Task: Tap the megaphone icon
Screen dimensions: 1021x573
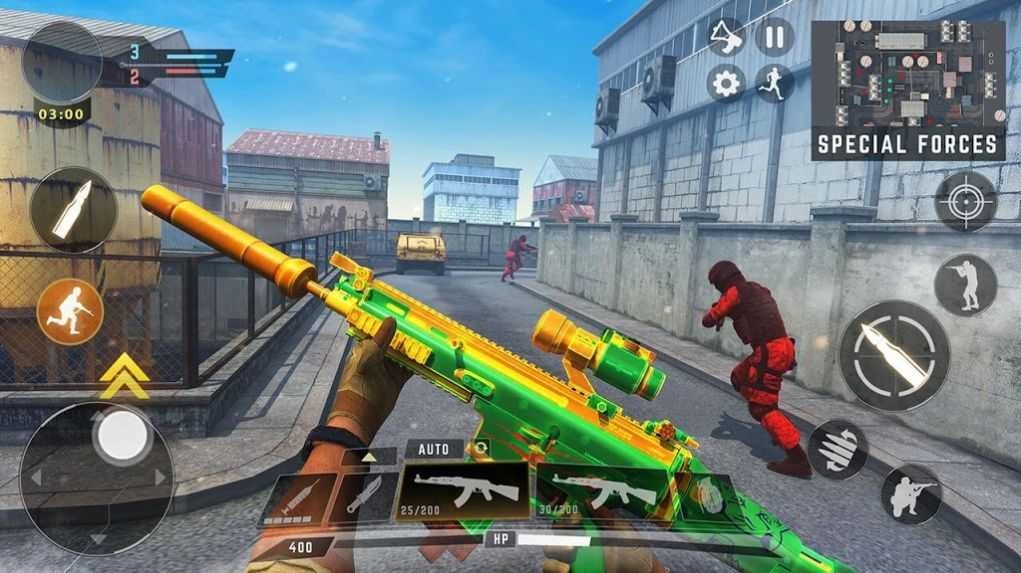Action: [726, 37]
